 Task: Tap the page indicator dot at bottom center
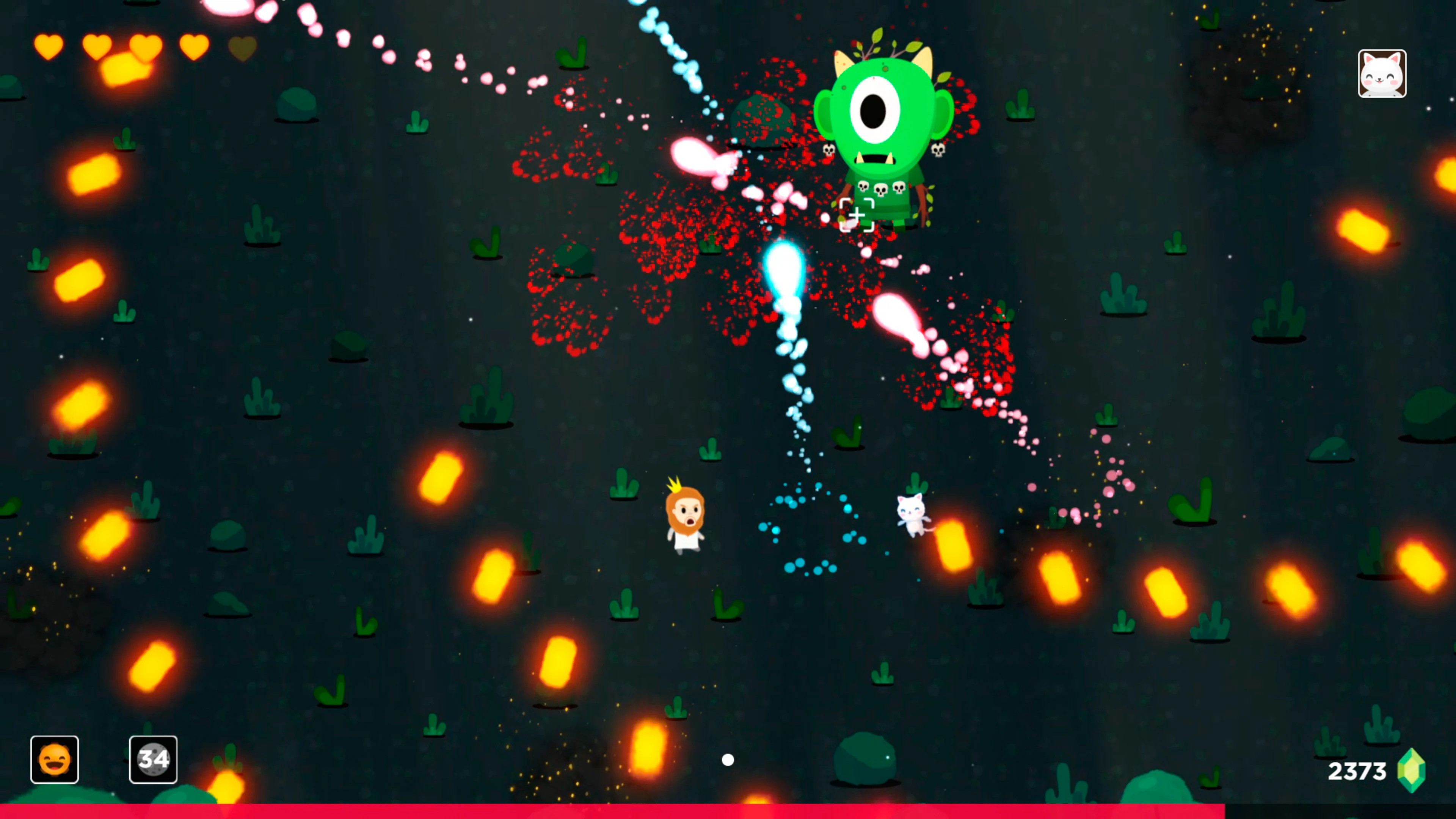click(728, 760)
